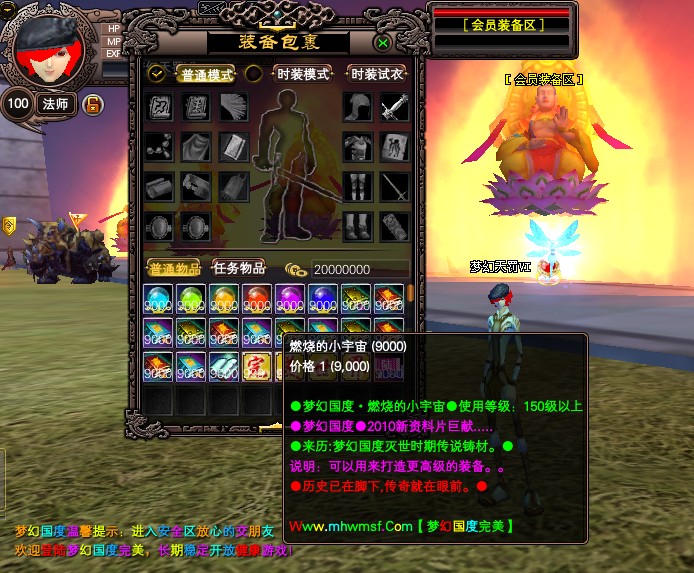Viewport: 694px width, 573px height.
Task: Show the 任务物品 quest items tab
Action: 239,268
